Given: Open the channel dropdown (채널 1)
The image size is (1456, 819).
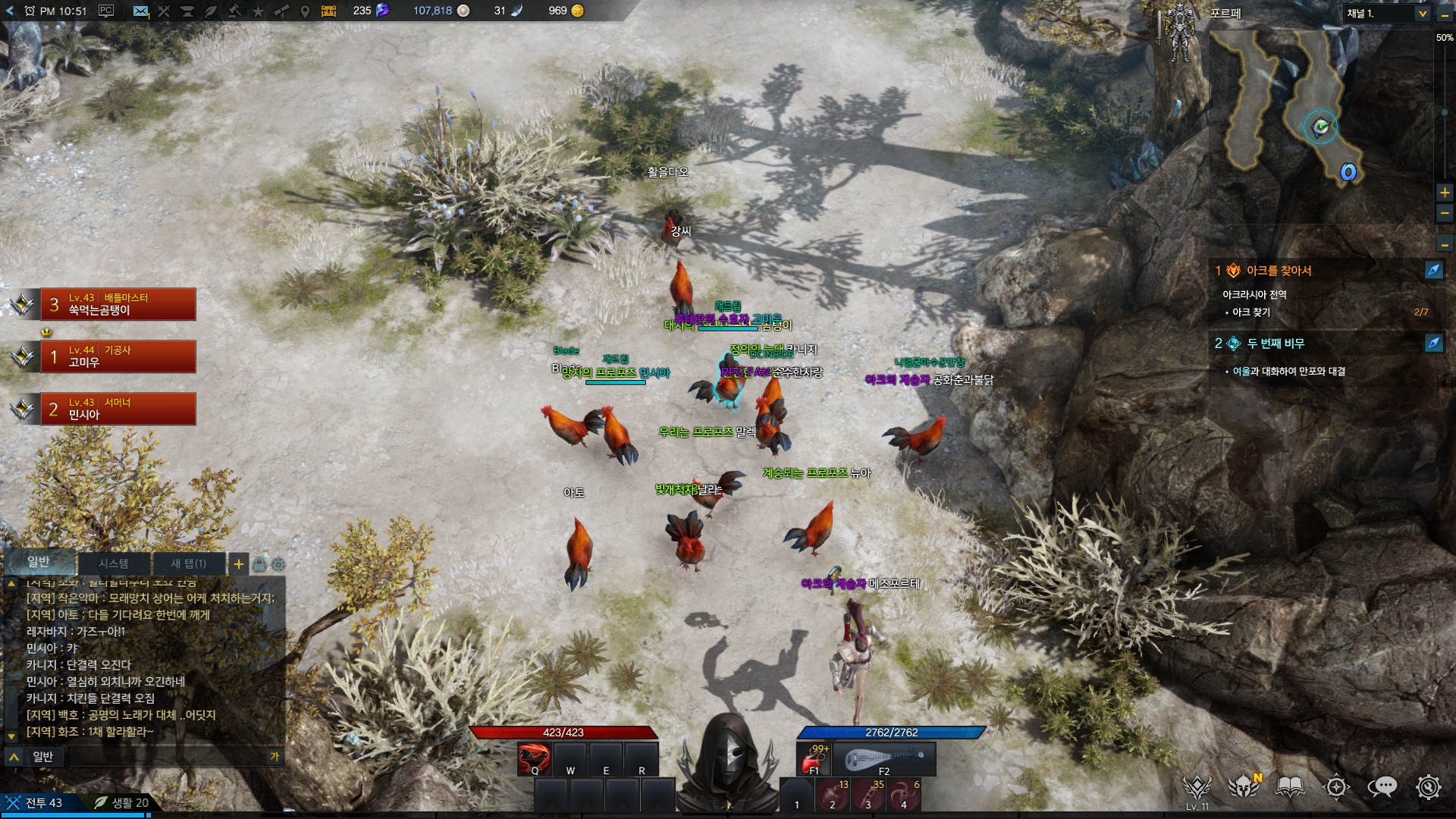Looking at the screenshot, I should (x=1387, y=13).
